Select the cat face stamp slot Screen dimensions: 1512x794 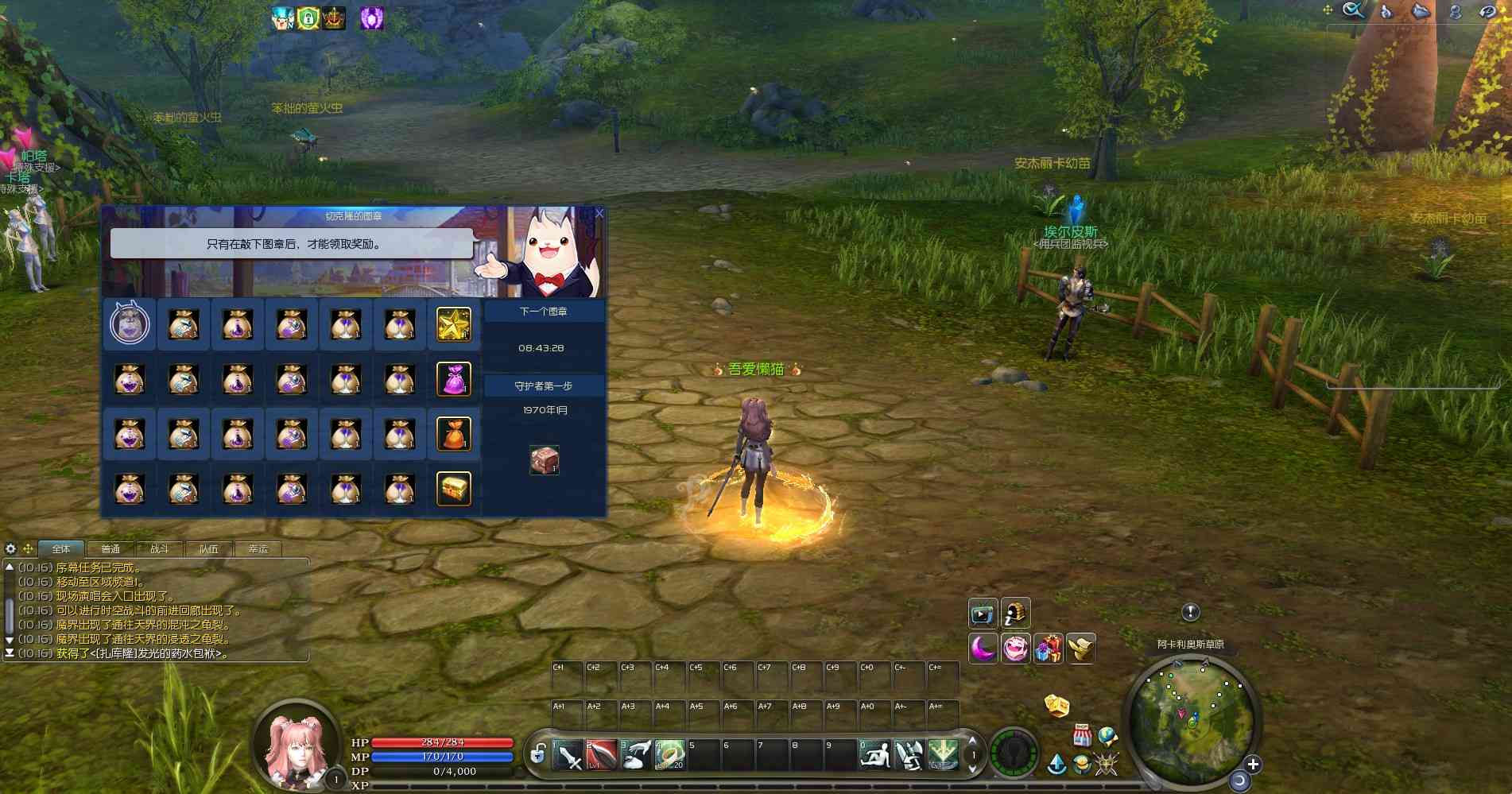pyautogui.click(x=130, y=324)
